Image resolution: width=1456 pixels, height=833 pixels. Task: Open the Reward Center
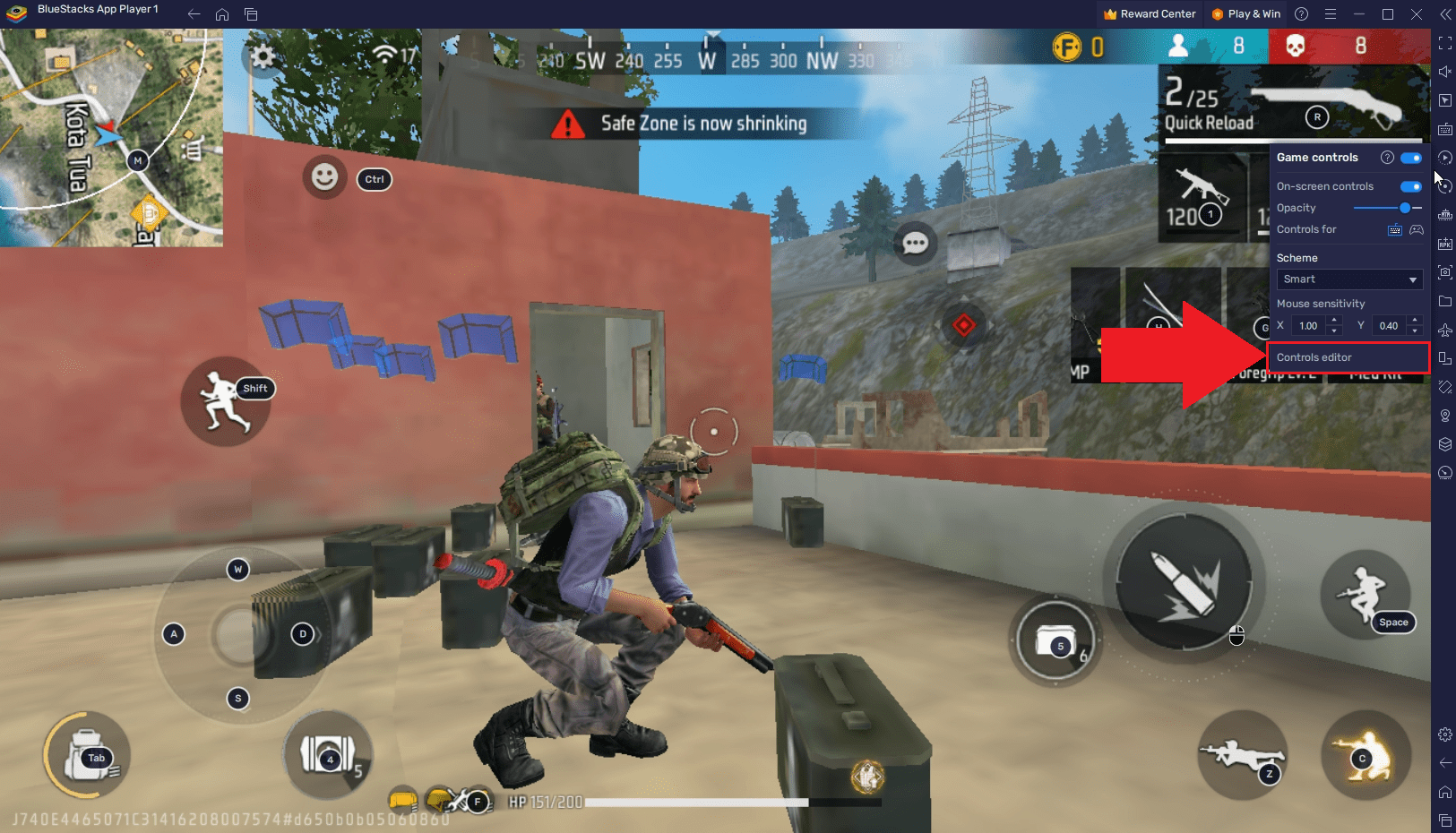[x=1150, y=13]
